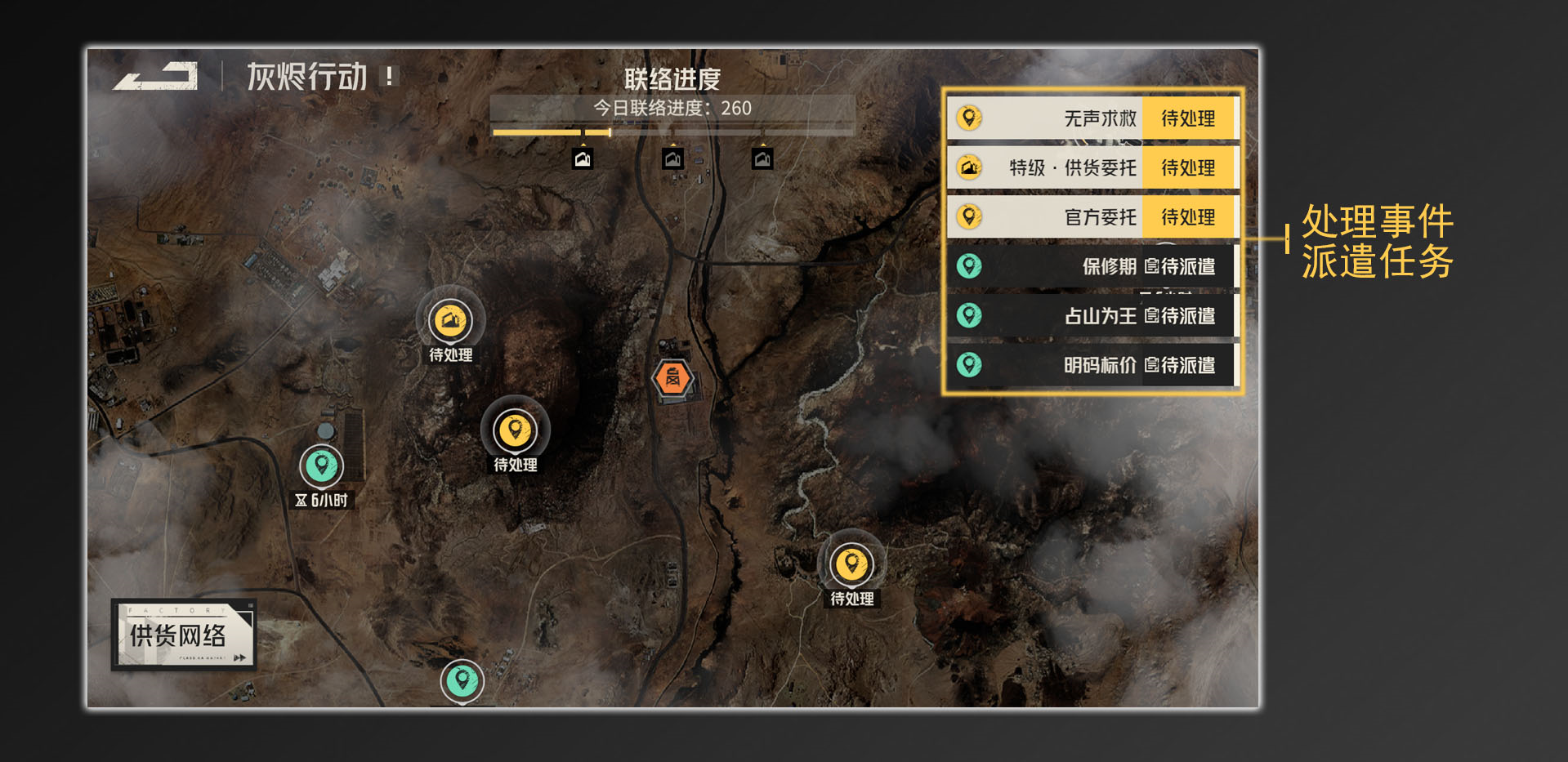Claim the last supply reward icon on progress bar
The width and height of the screenshot is (1568, 762).
762,159
